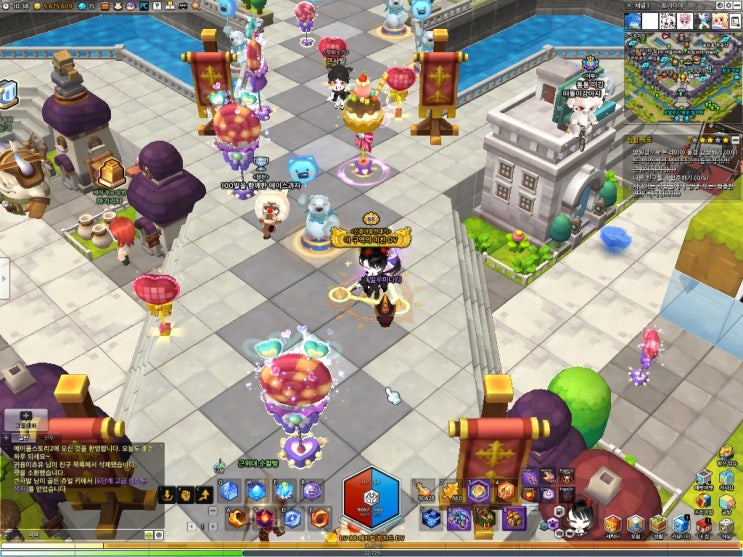
Task: Click the blue shield badge at left edge
Action: [x=5, y=93]
